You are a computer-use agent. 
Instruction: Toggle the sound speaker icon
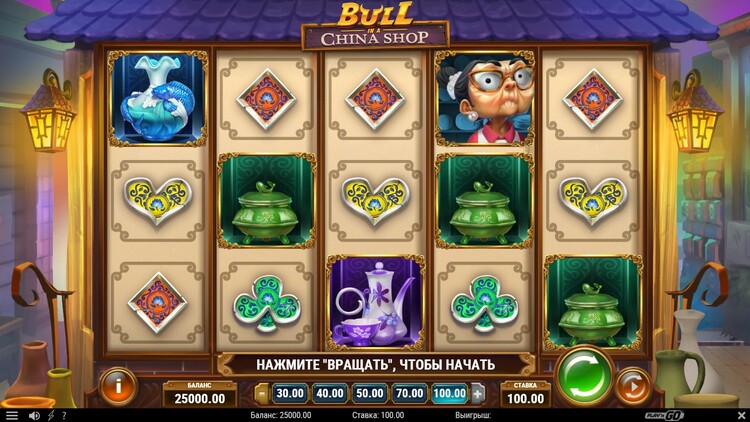[x=34, y=415]
